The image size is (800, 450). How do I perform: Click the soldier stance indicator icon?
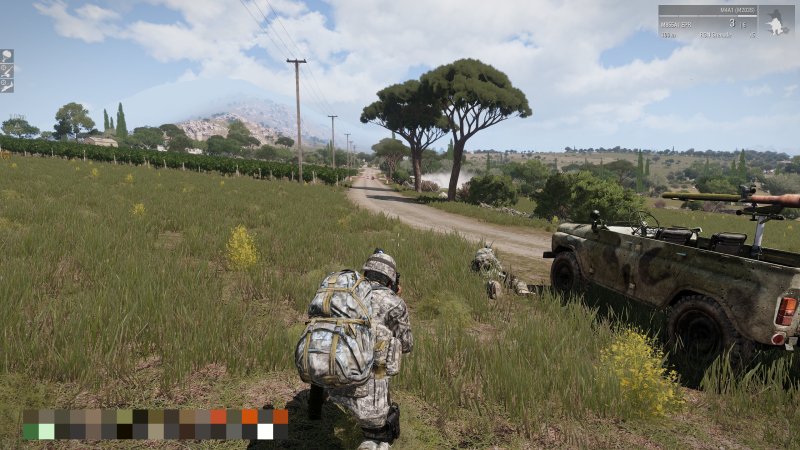pyautogui.click(x=776, y=22)
